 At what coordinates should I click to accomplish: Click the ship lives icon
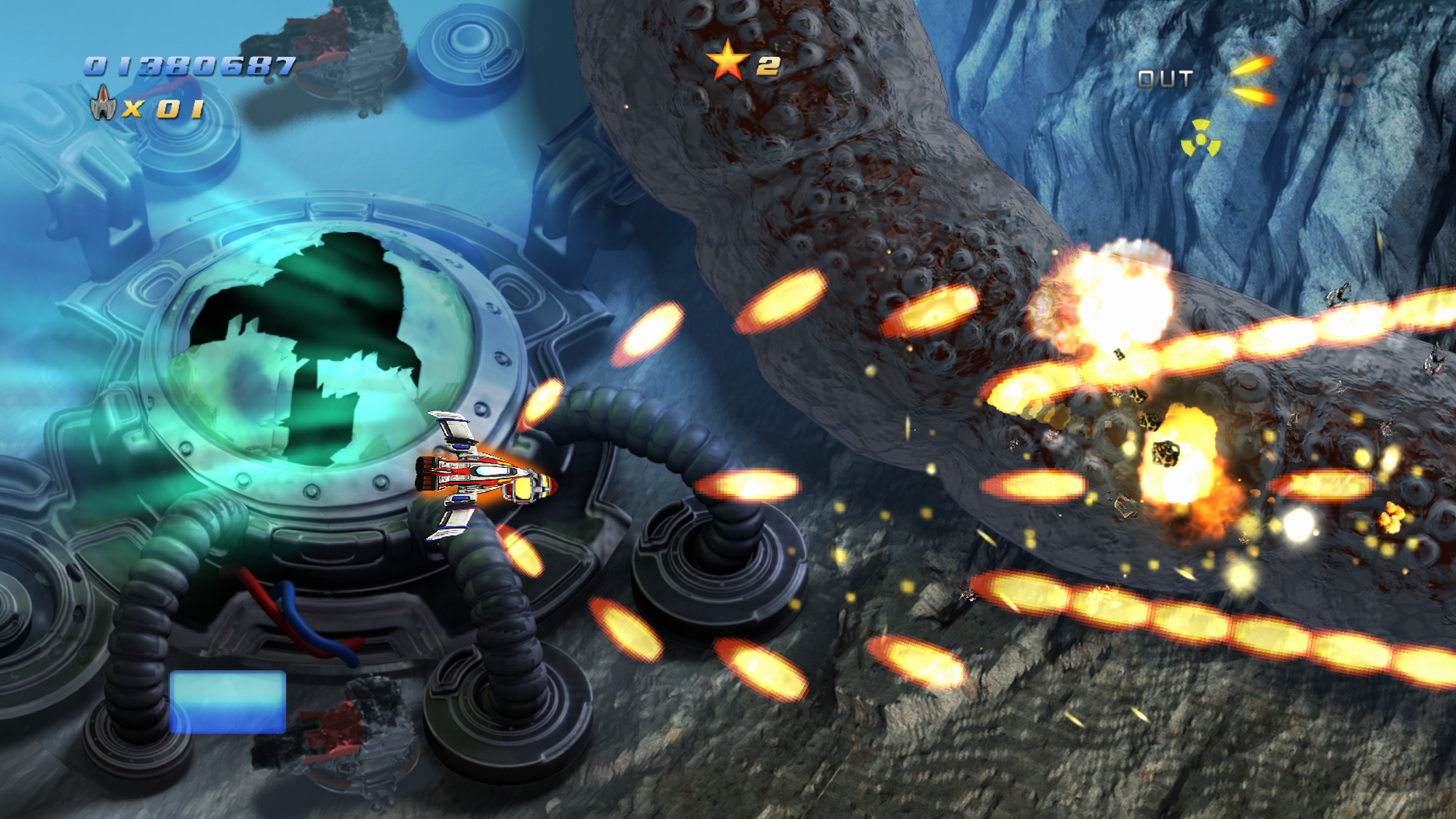103,103
